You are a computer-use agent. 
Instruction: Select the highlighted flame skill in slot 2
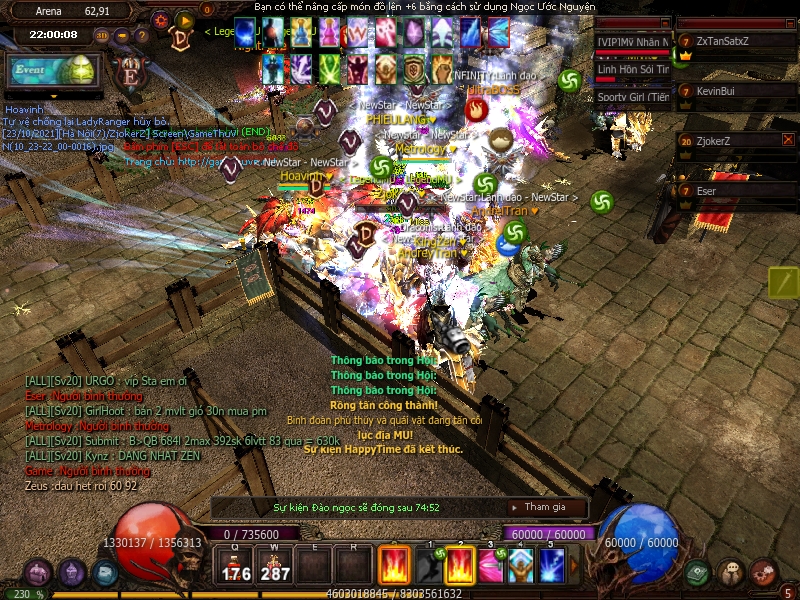click(459, 566)
